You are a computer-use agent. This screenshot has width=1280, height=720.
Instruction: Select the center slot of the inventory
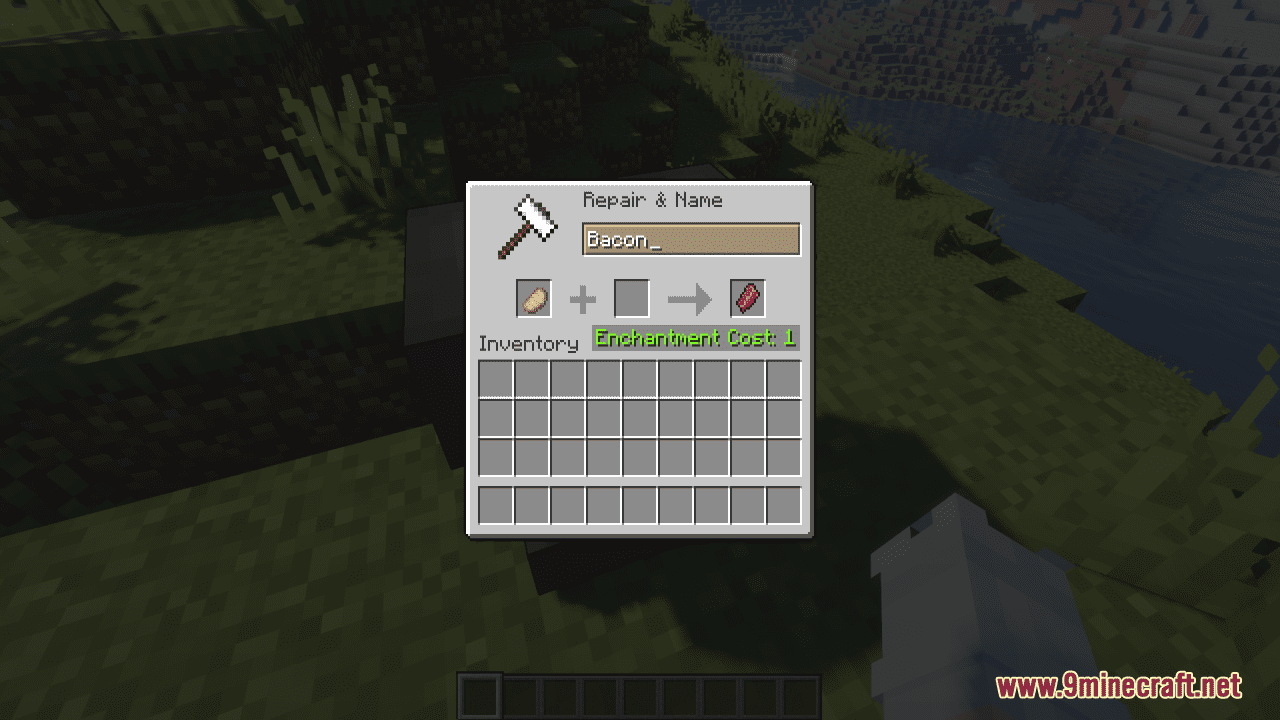[x=640, y=418]
